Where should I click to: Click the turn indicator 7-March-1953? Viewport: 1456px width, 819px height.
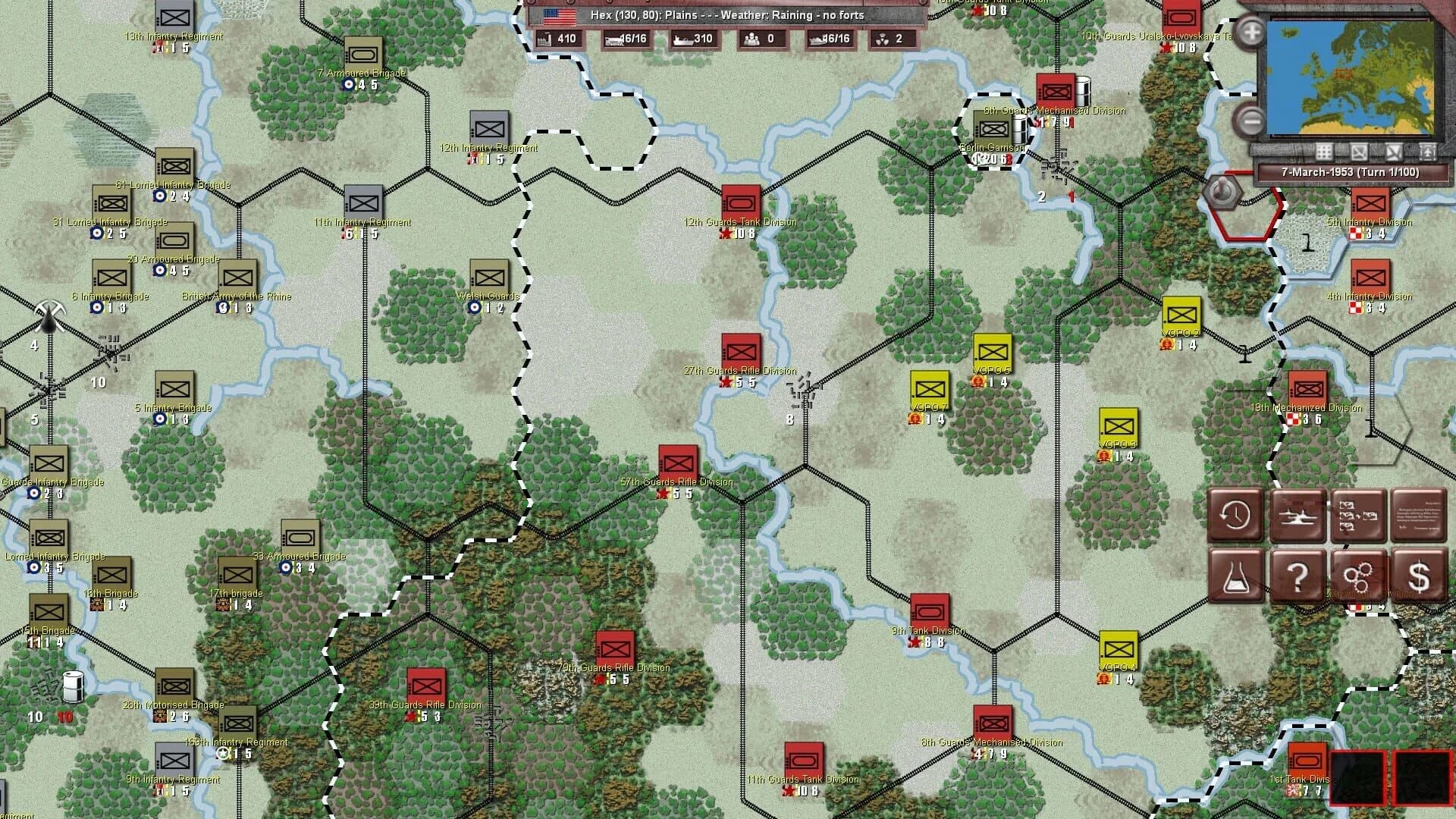click(x=1351, y=172)
